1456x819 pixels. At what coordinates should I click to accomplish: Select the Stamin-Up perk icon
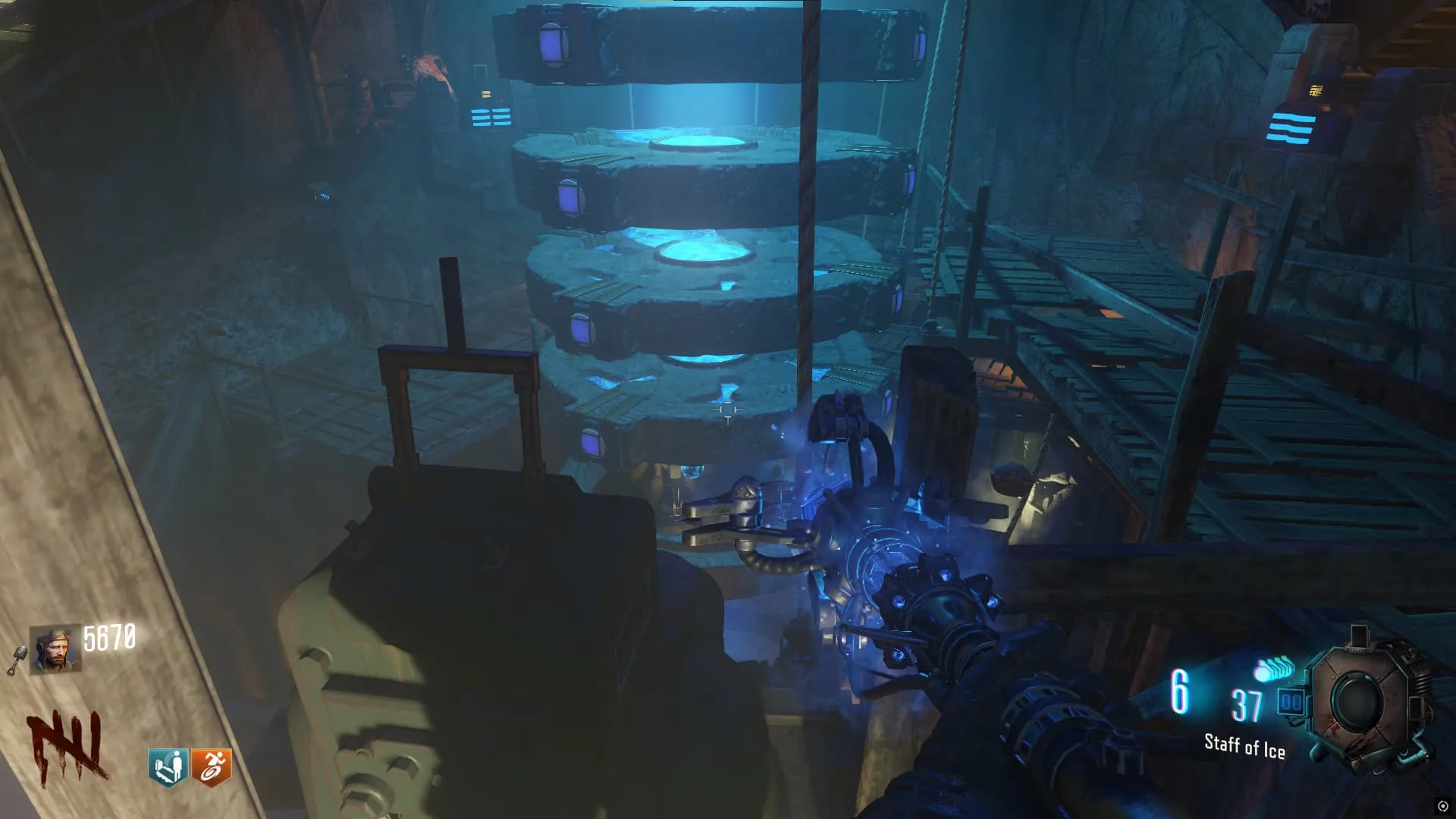pyautogui.click(x=212, y=767)
